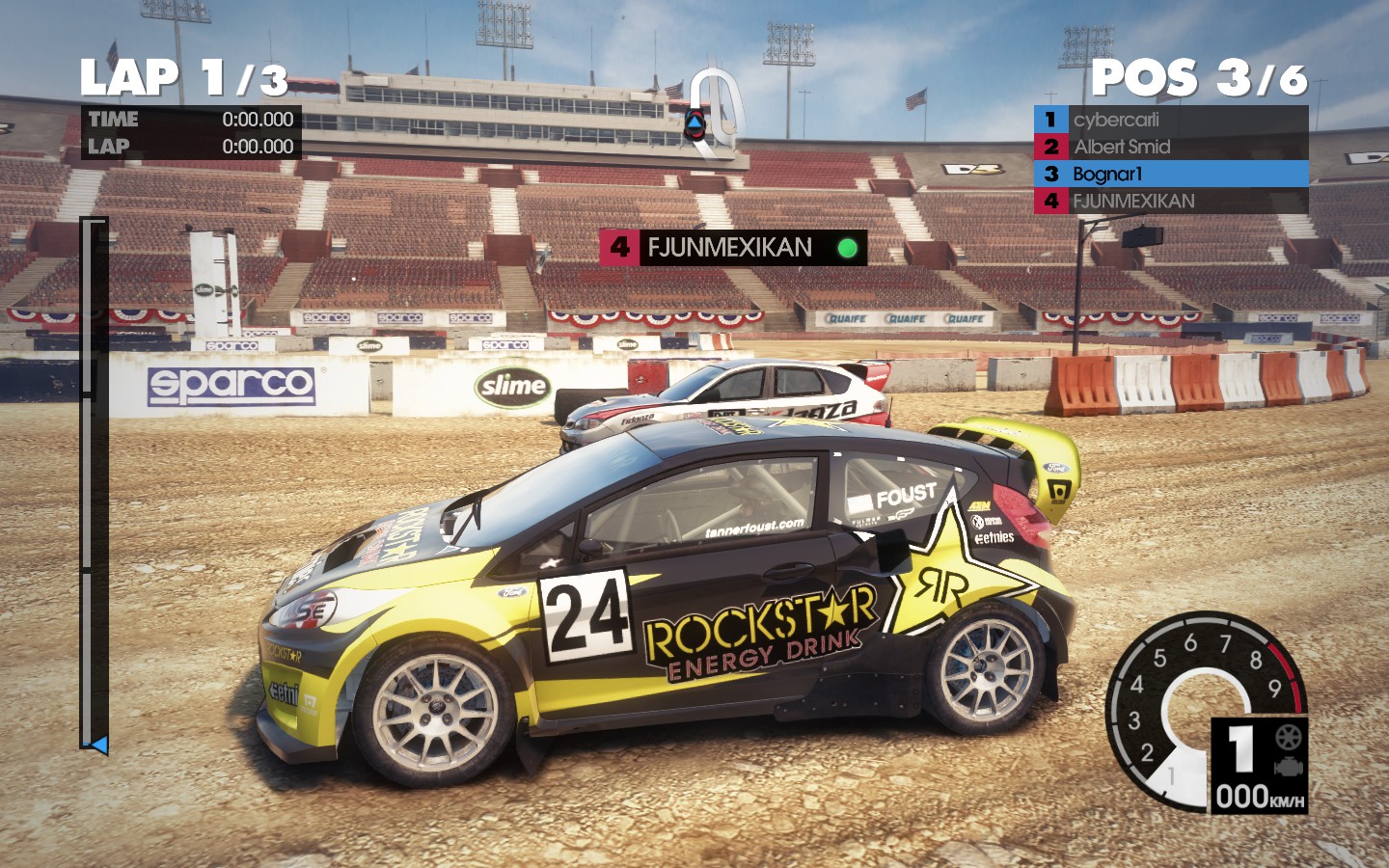Select Albert Smid's leaderboard row
1389x868 pixels.
[x=1170, y=147]
